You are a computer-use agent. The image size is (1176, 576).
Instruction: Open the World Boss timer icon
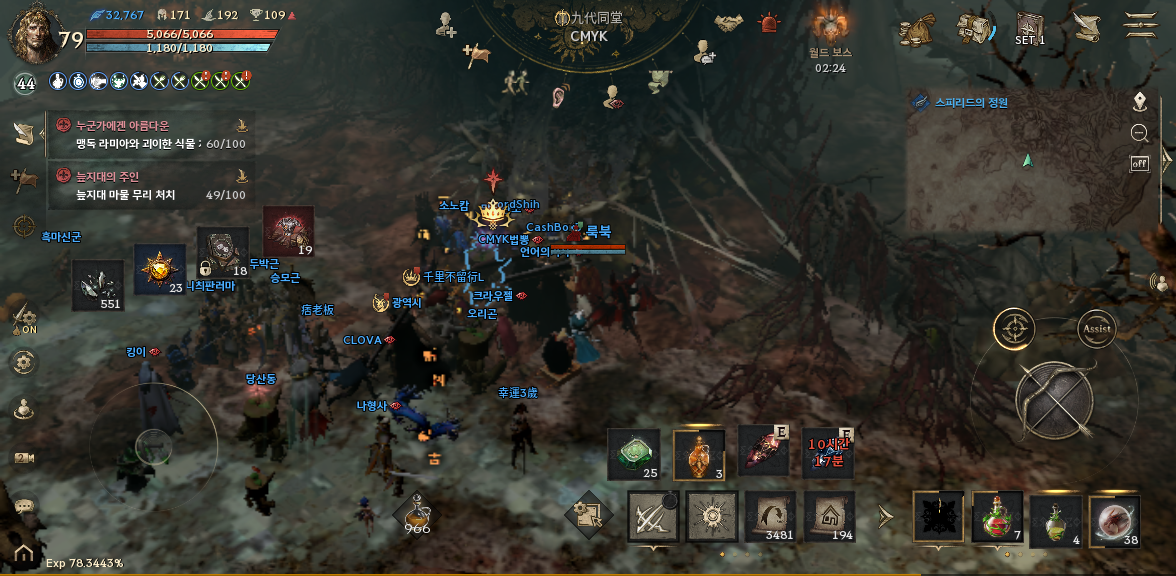[830, 26]
